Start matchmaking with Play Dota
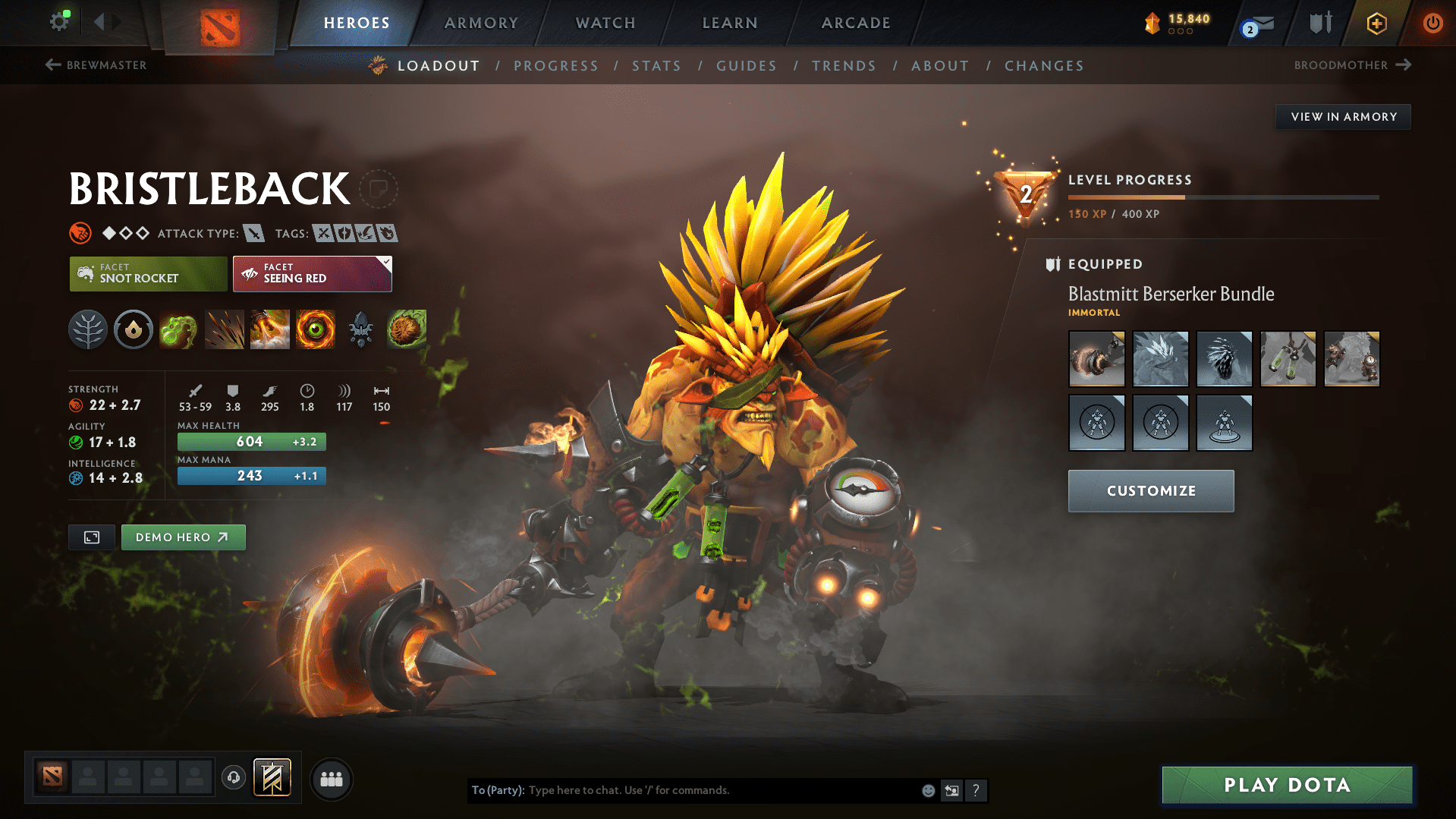1456x819 pixels. (1287, 785)
